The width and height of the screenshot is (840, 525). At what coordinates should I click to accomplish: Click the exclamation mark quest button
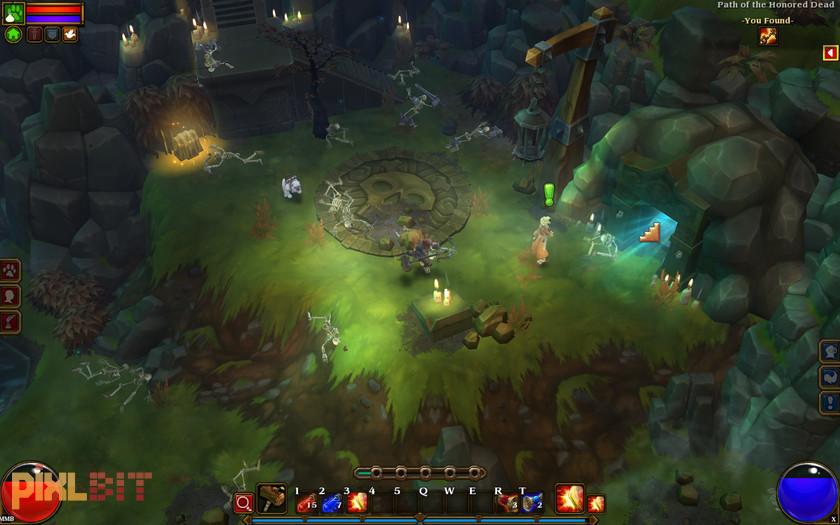click(x=829, y=403)
